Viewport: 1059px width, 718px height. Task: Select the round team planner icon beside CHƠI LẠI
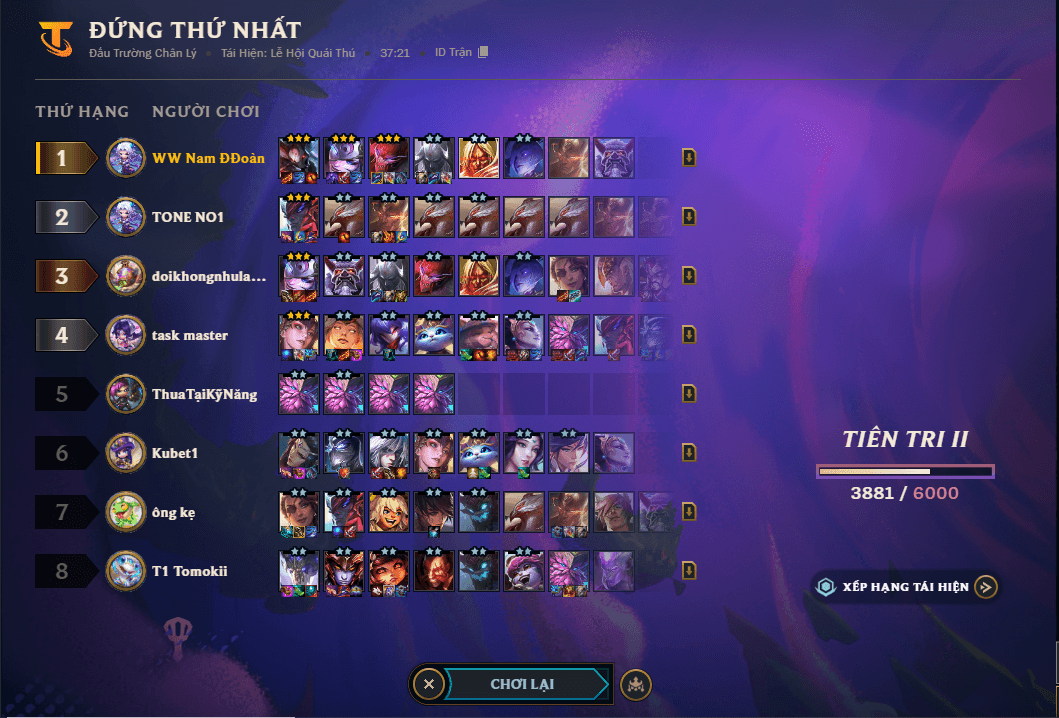click(636, 684)
